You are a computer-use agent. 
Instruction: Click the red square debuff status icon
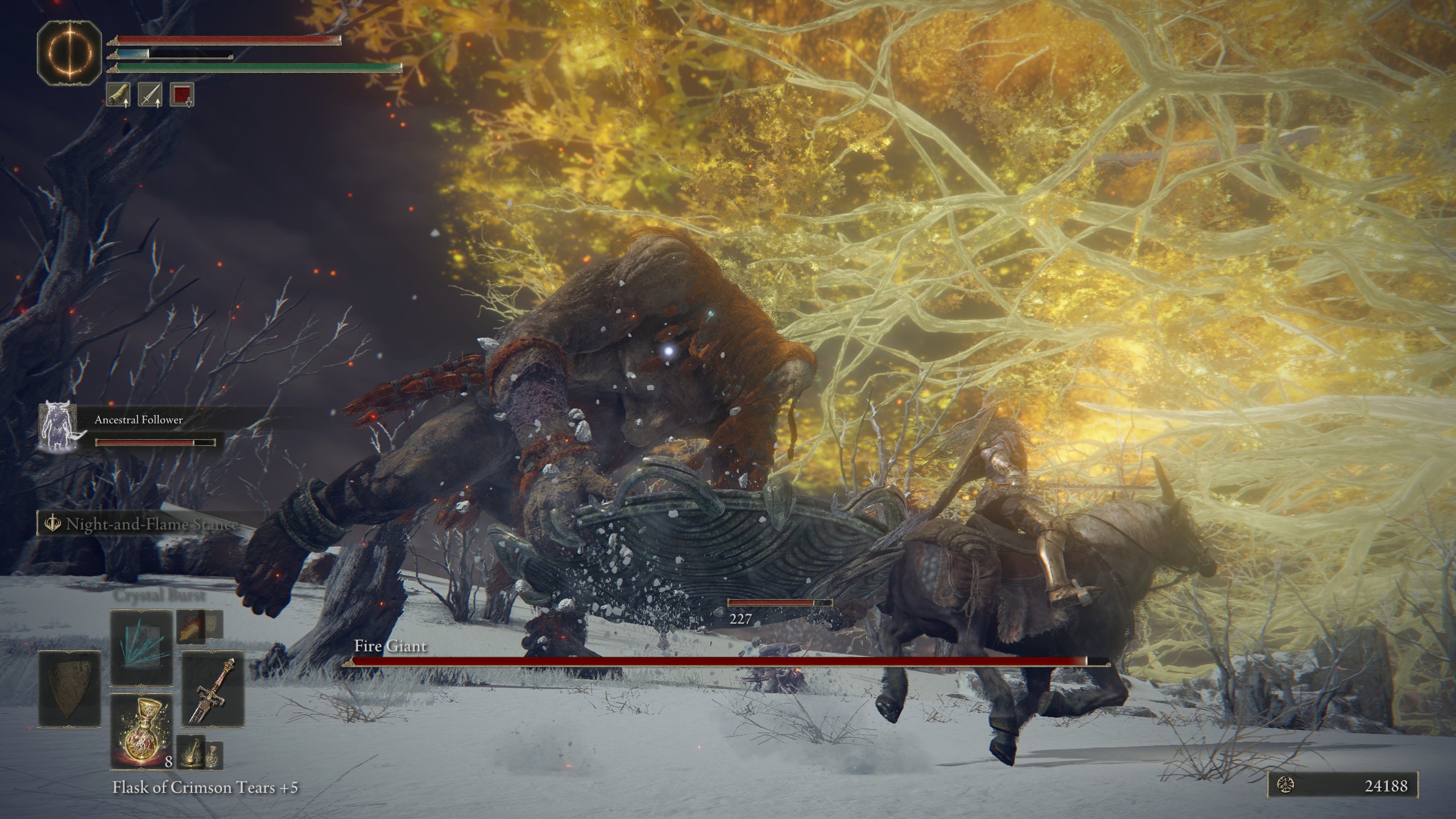pos(182,94)
